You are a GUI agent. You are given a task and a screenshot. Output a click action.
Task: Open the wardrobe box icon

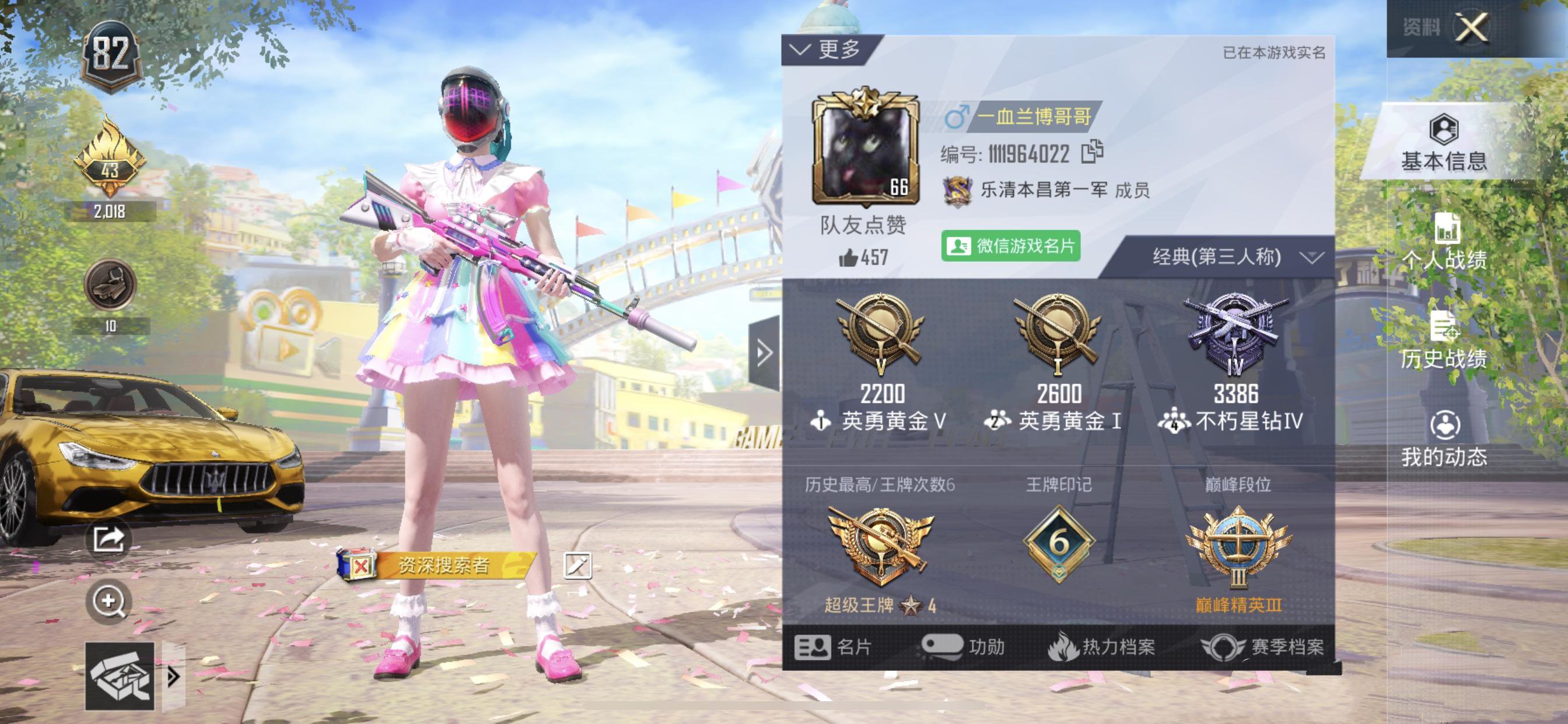[x=120, y=676]
